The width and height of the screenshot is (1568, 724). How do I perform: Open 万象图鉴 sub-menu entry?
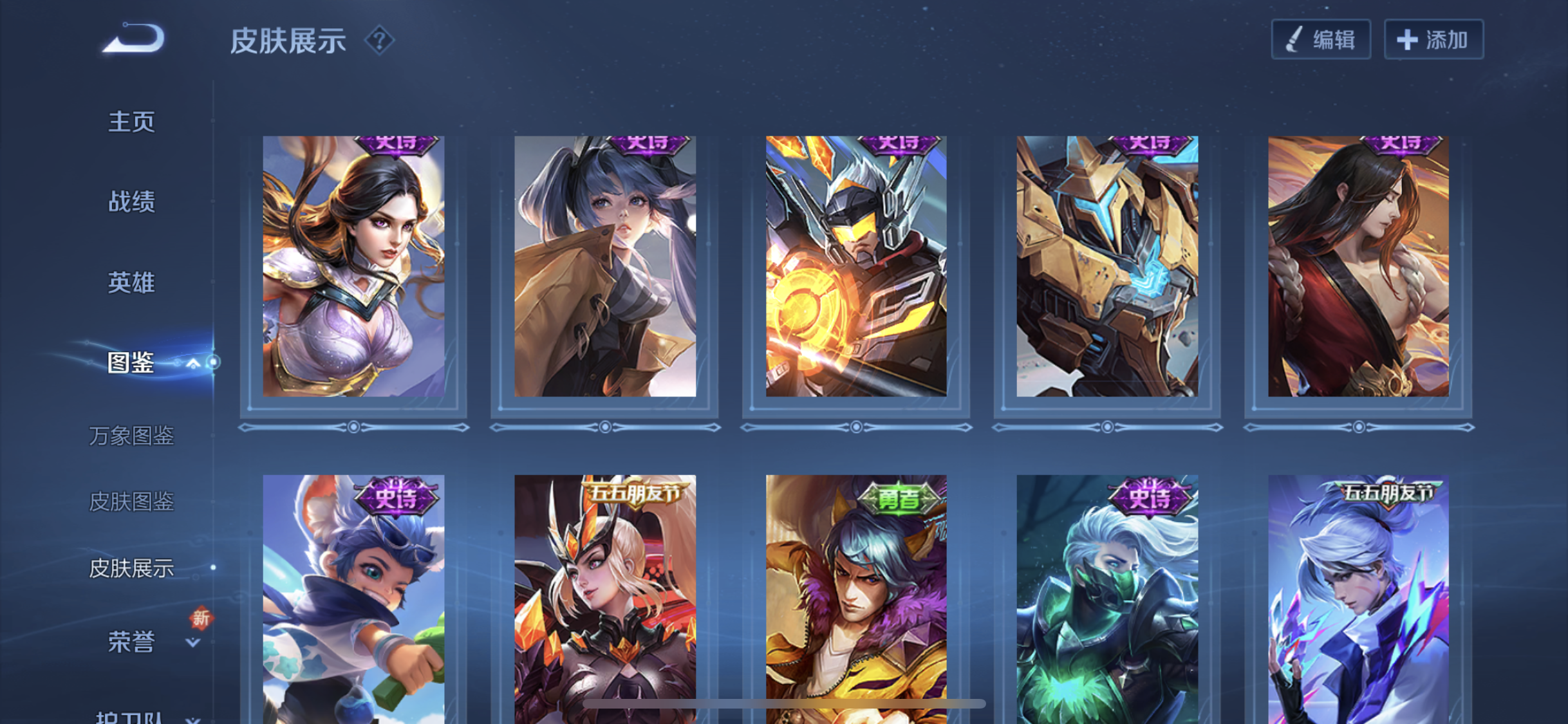tap(131, 436)
